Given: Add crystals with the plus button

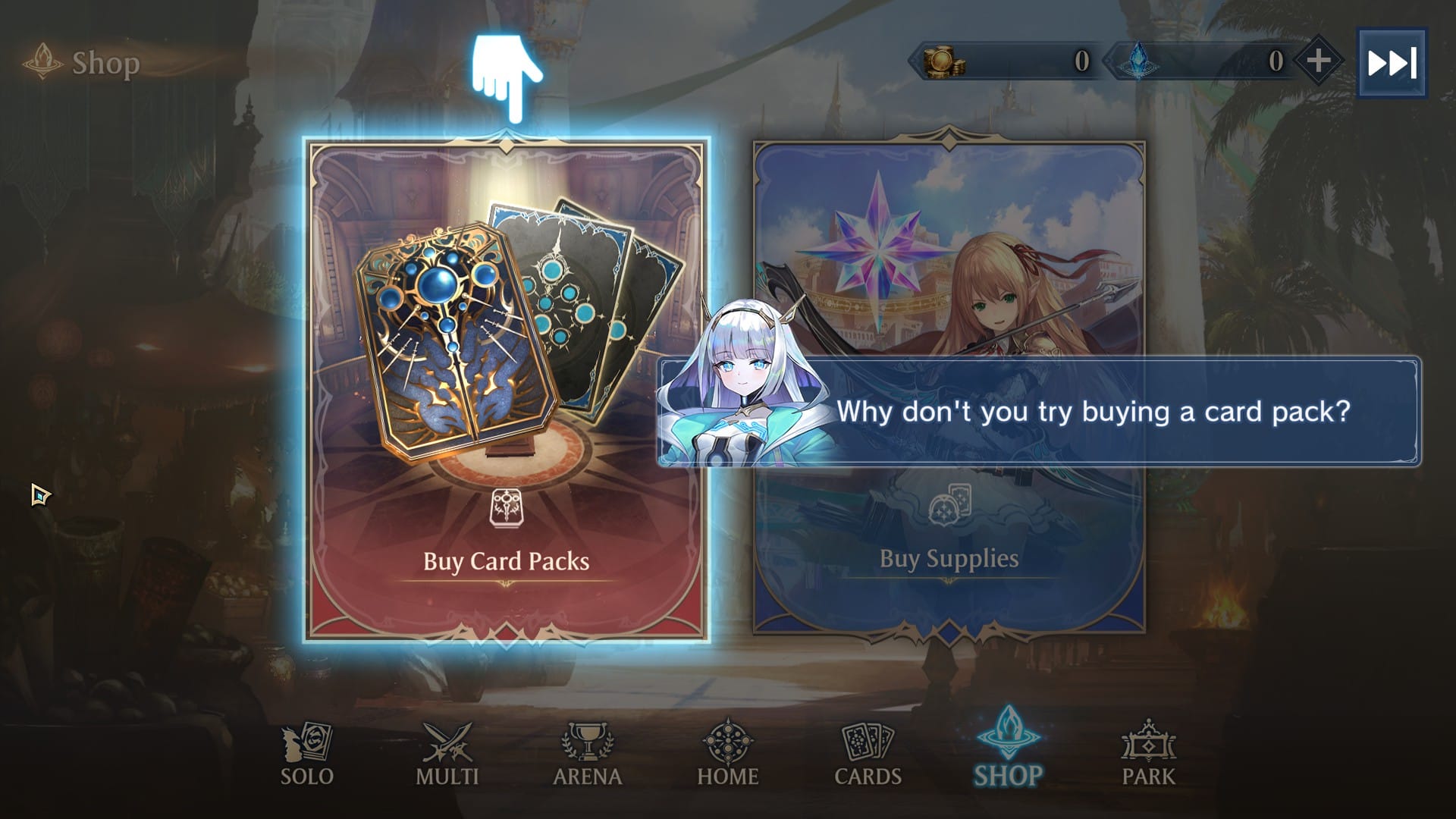Looking at the screenshot, I should tap(1318, 61).
